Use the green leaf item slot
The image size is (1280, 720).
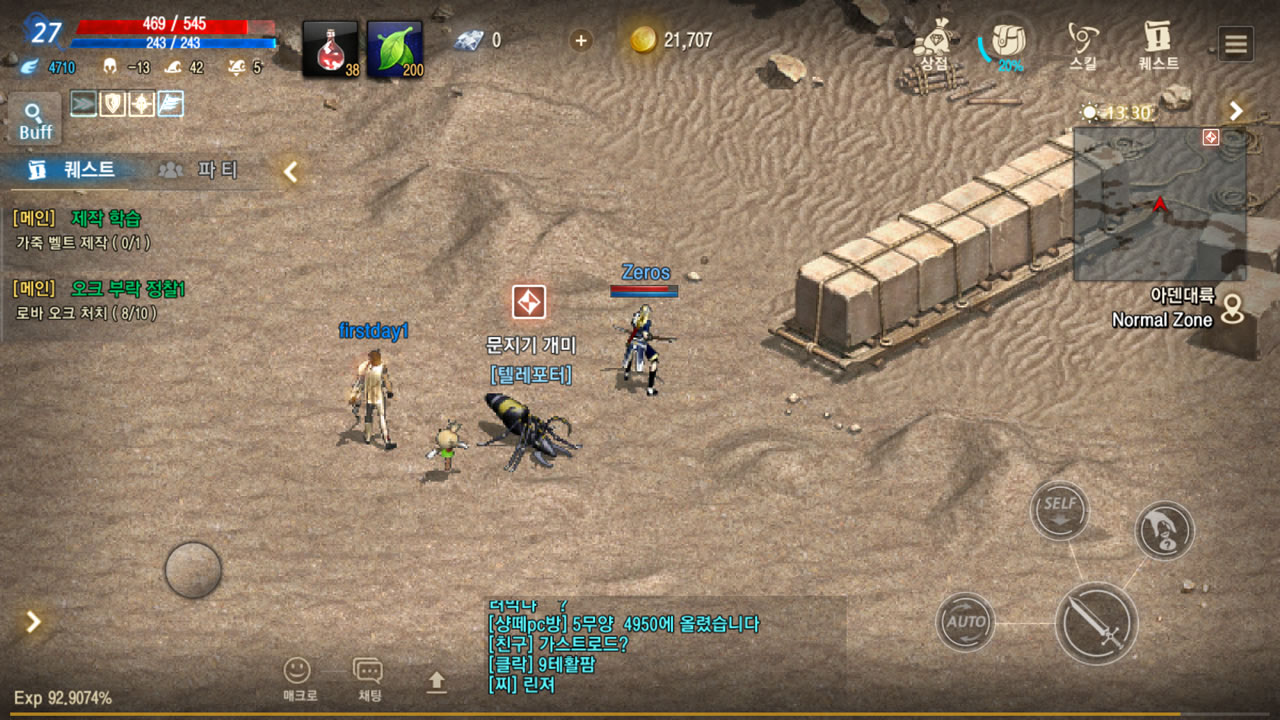(x=394, y=49)
